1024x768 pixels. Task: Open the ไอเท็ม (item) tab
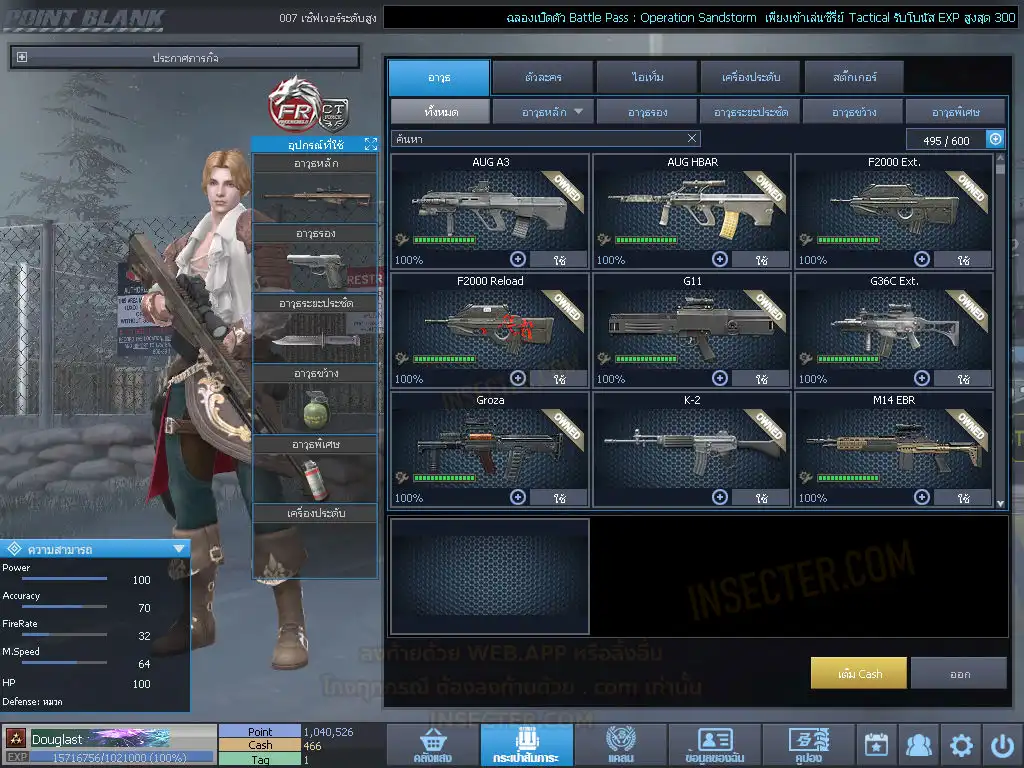point(647,77)
